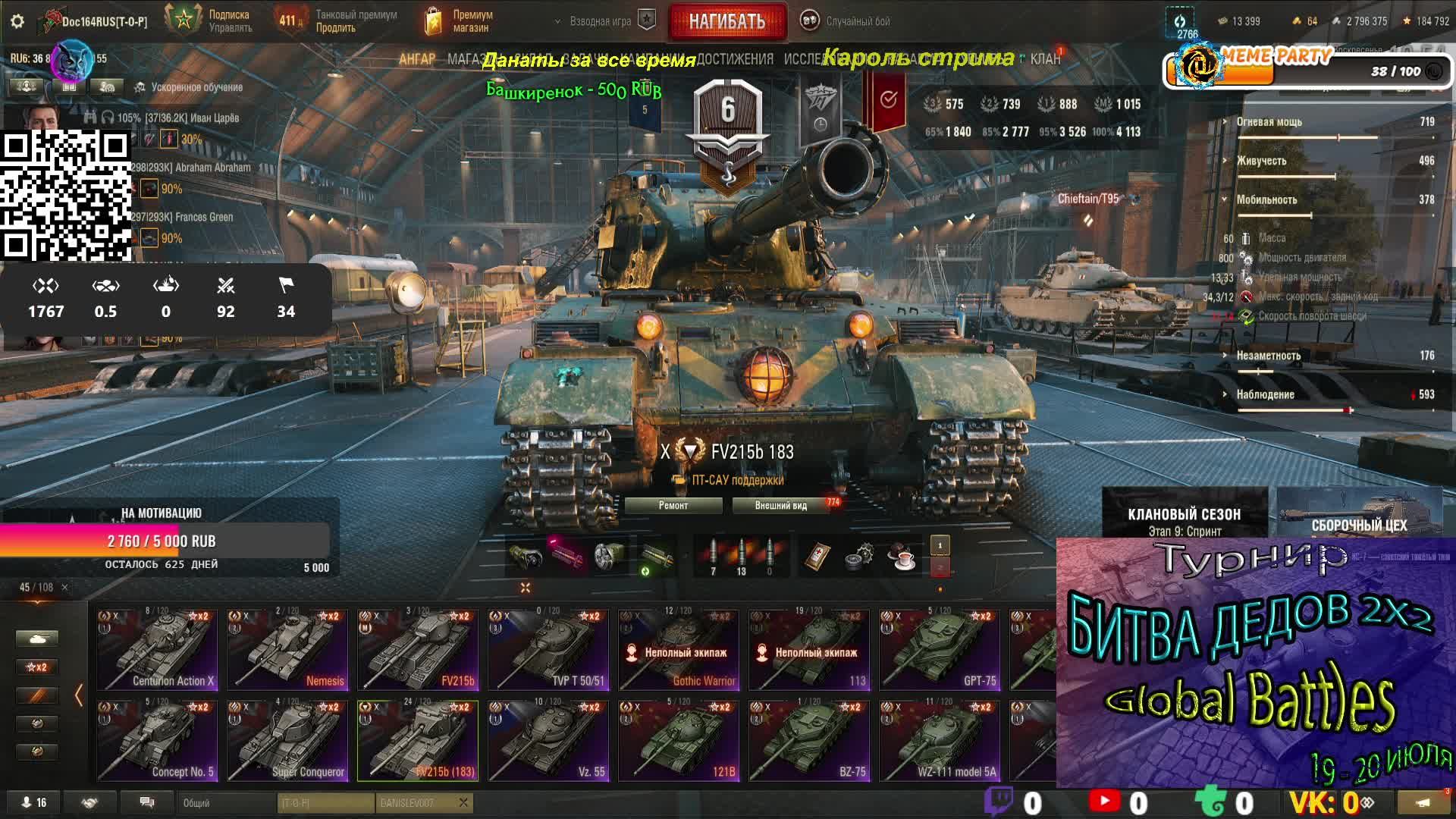Click the Ремонт service button
Screen dimensions: 1456x819
673,506
